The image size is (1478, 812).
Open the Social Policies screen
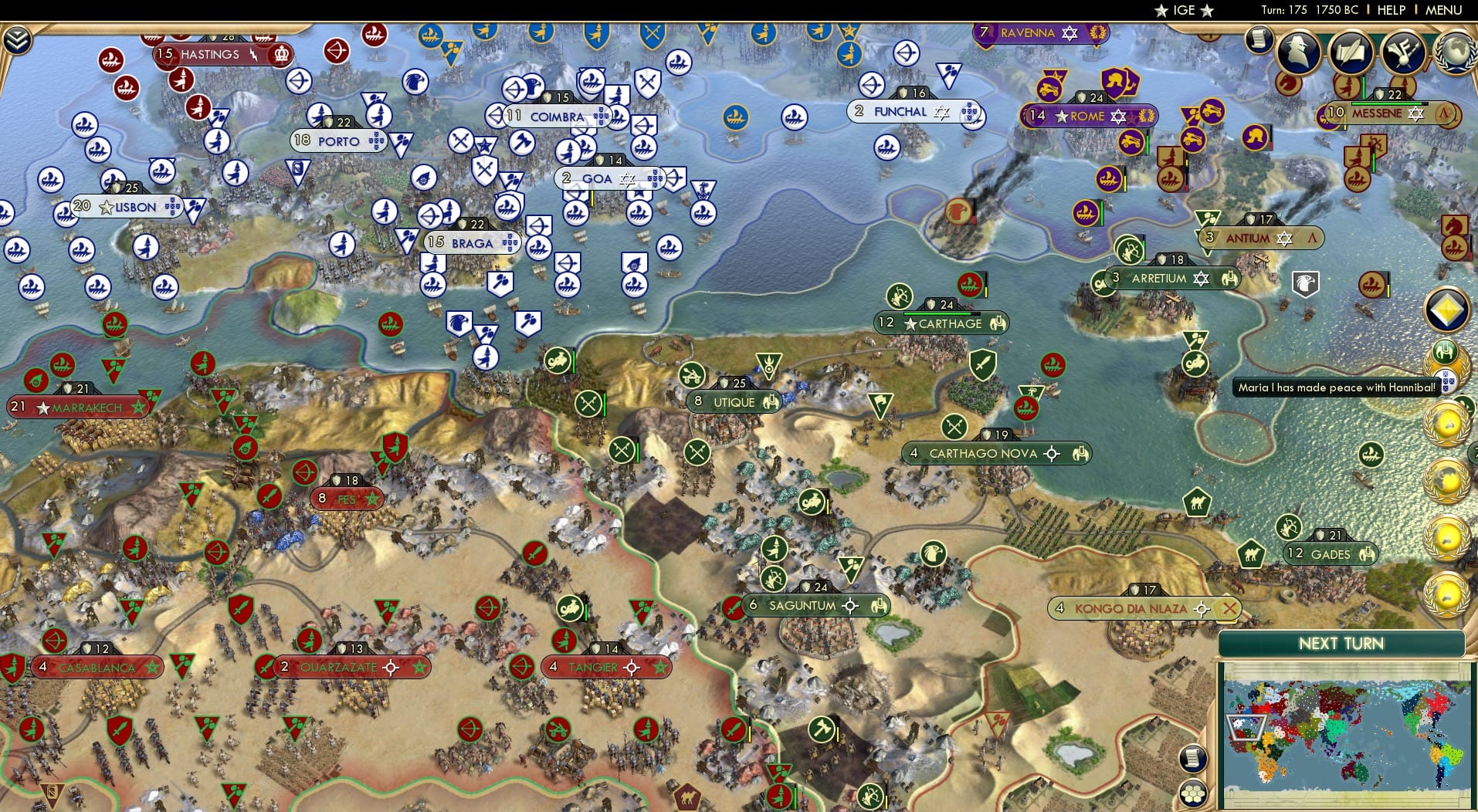pyautogui.click(x=1353, y=52)
